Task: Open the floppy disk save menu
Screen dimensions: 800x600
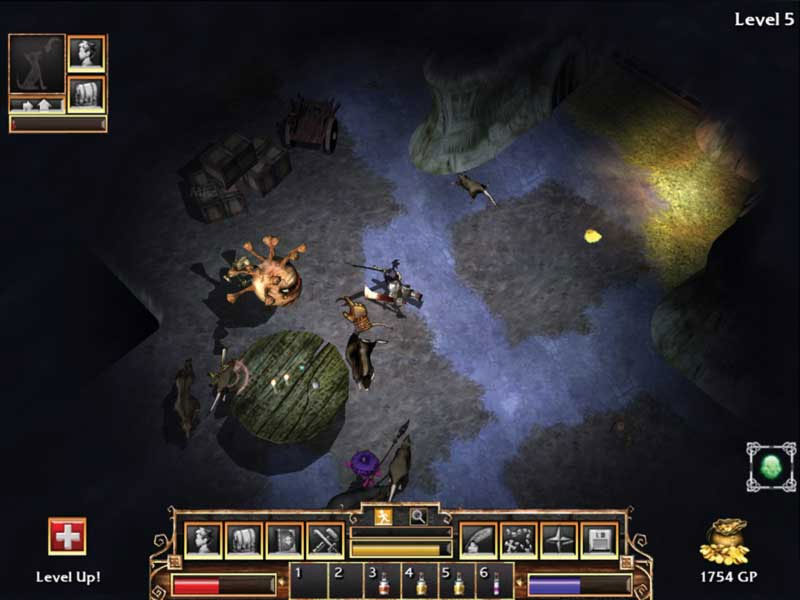Action: point(599,540)
